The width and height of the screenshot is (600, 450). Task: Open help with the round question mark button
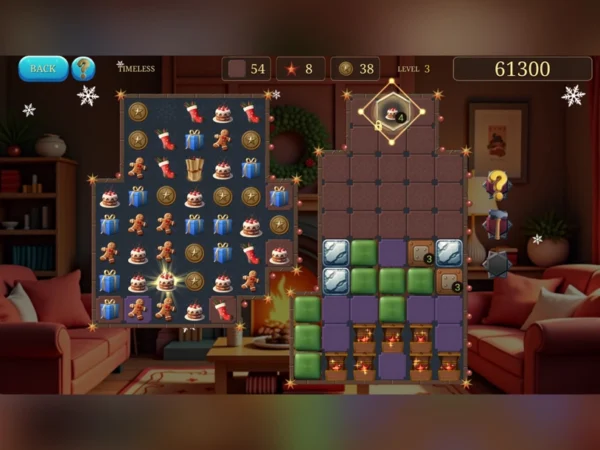pyautogui.click(x=84, y=68)
